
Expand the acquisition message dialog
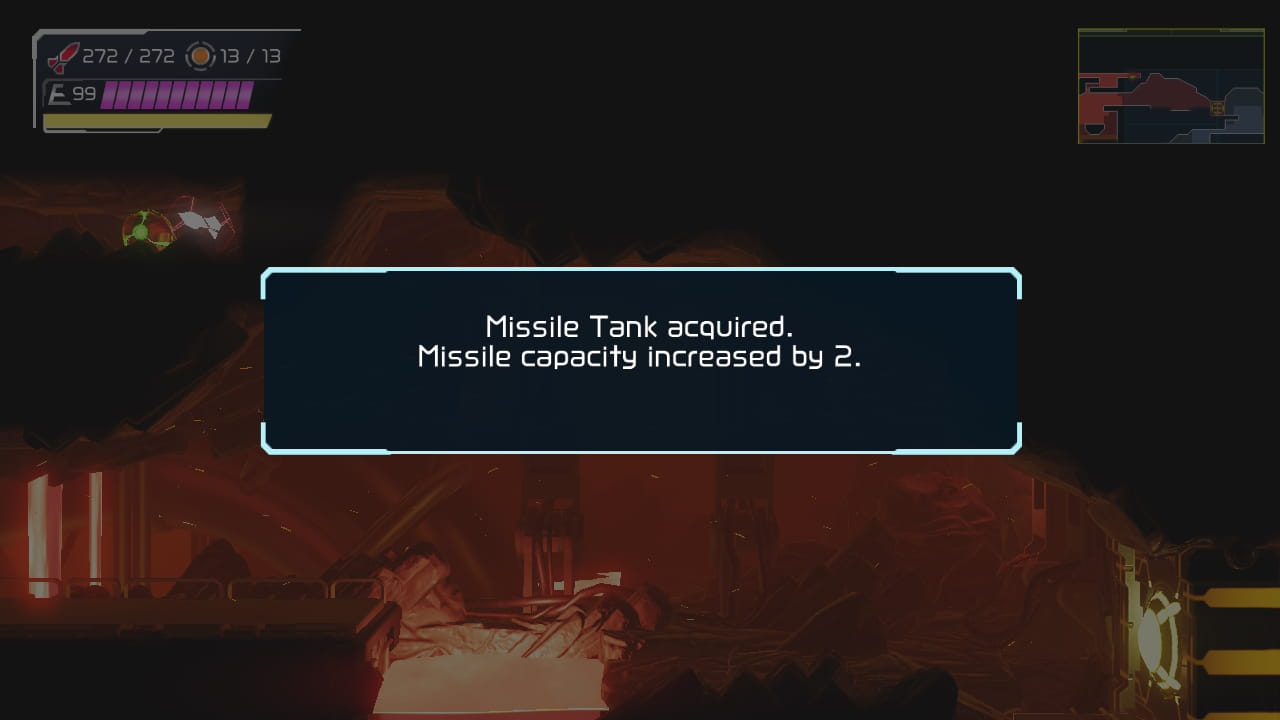640,357
